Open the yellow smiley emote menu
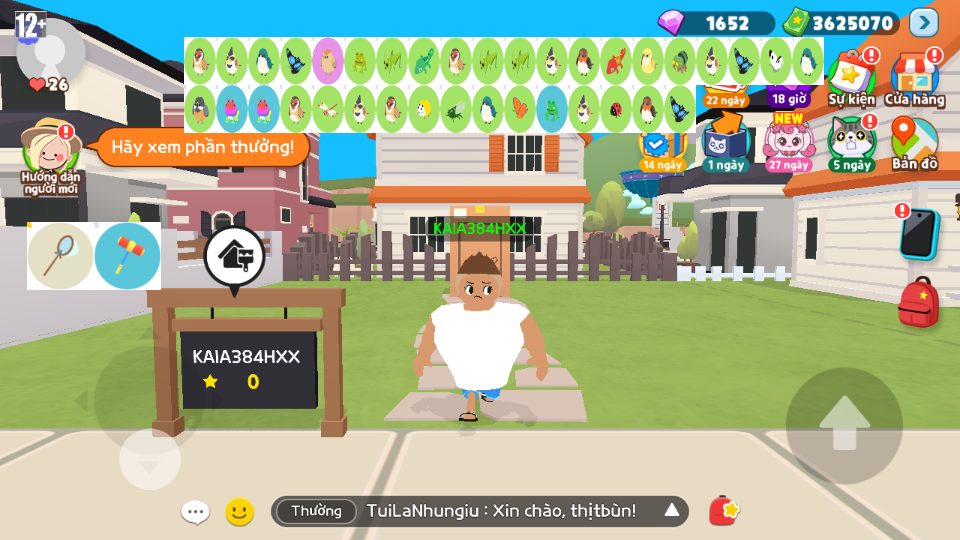 coord(239,512)
